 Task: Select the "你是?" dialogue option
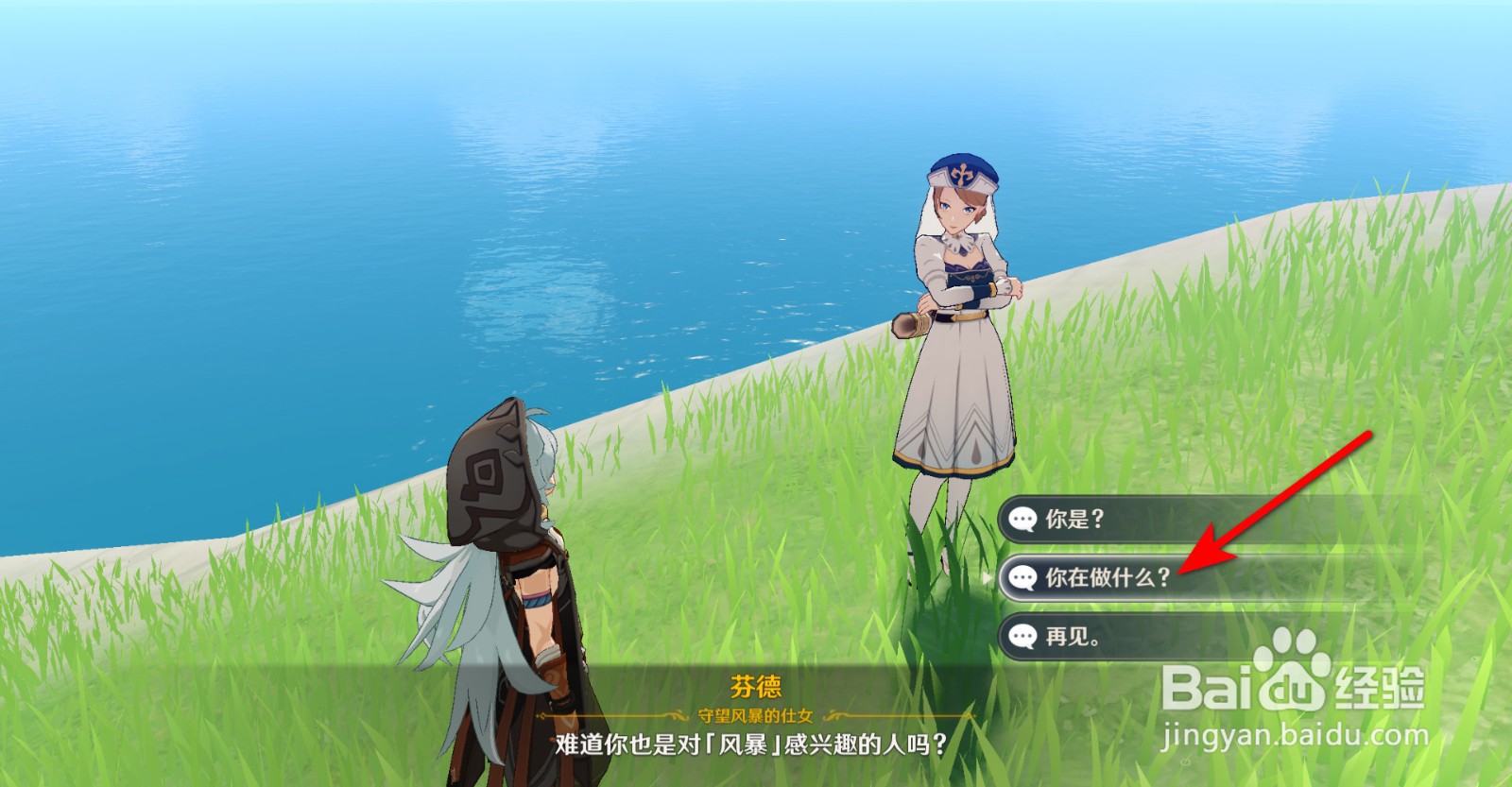click(x=1073, y=518)
